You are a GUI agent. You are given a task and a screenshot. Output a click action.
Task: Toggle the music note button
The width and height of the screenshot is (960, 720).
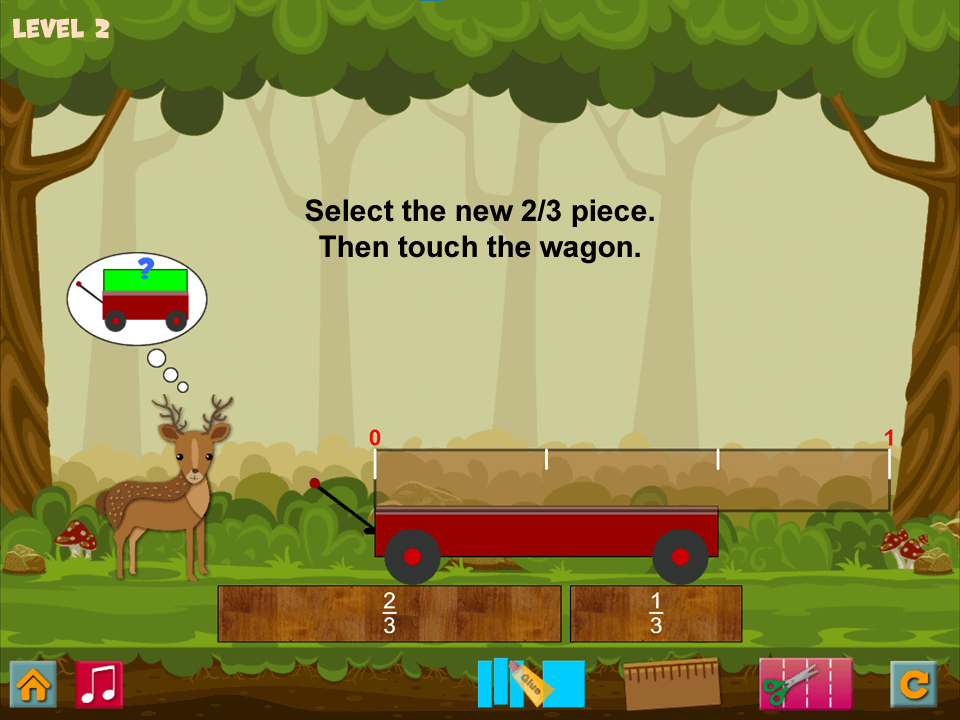point(99,685)
